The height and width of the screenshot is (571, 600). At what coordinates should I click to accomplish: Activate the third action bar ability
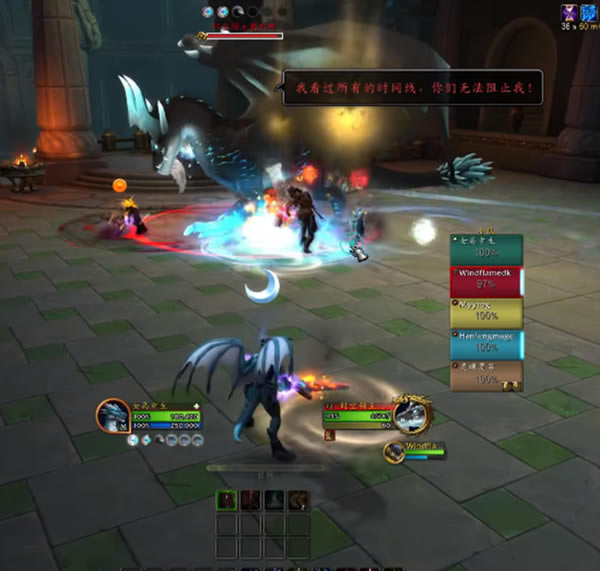[275, 500]
